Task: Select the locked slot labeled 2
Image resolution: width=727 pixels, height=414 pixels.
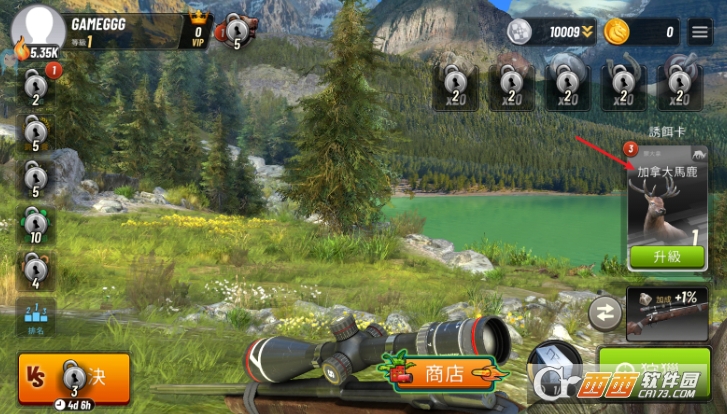Action: [x=36, y=87]
